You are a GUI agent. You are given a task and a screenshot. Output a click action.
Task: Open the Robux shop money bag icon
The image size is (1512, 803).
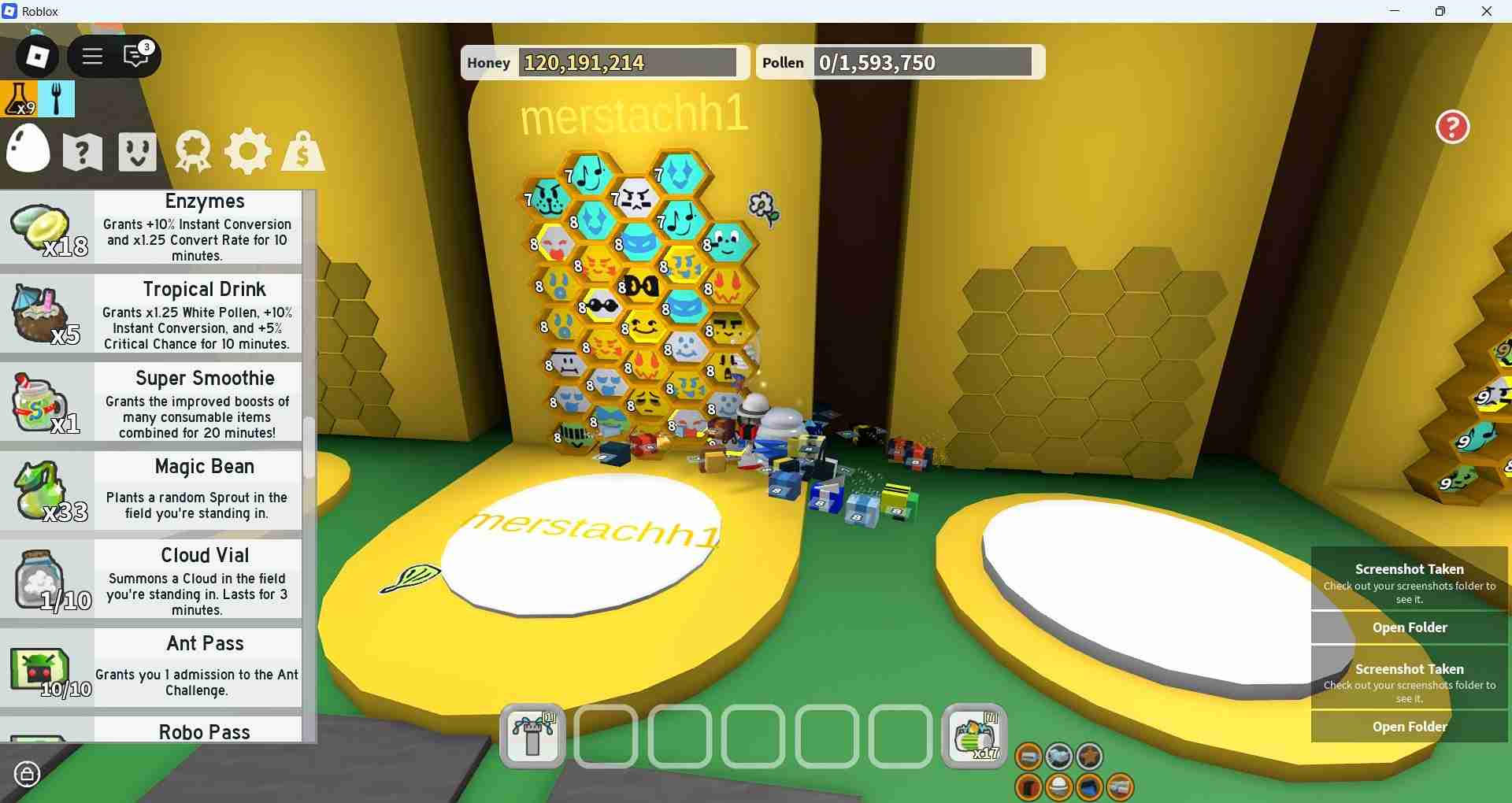tap(302, 151)
